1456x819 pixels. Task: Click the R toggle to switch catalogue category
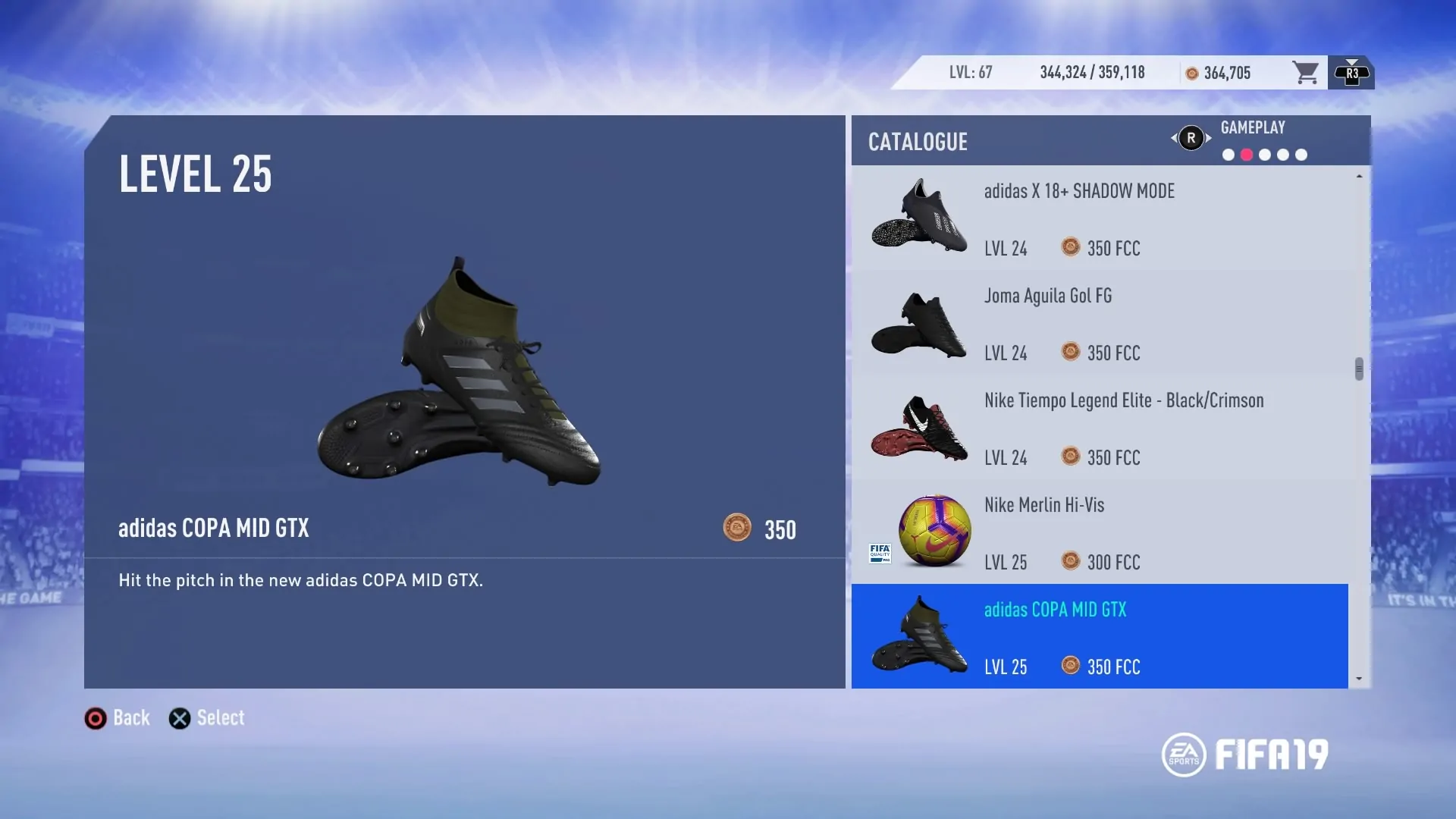[x=1191, y=138]
